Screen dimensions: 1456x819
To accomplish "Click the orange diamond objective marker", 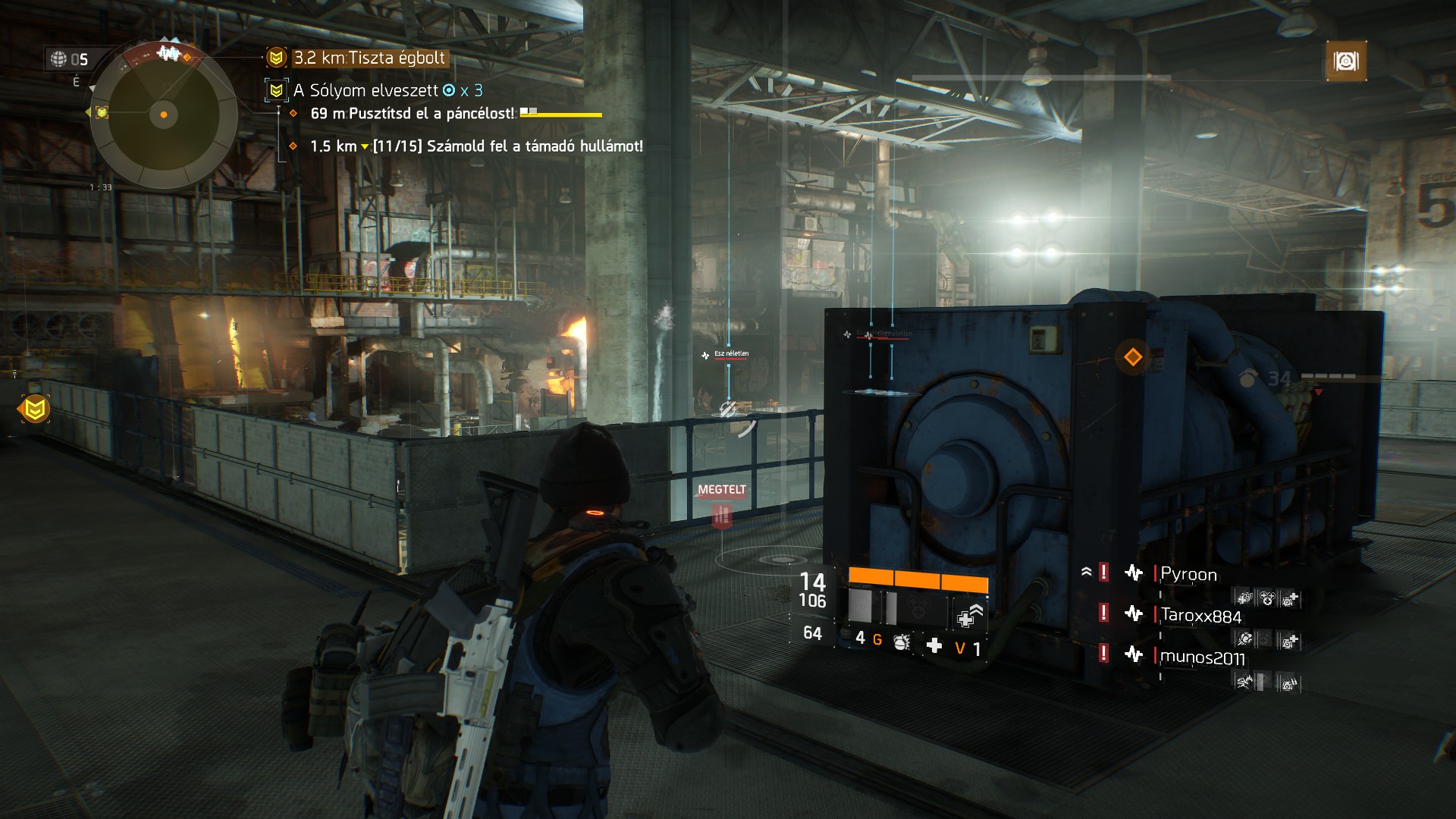I will (x=1133, y=356).
